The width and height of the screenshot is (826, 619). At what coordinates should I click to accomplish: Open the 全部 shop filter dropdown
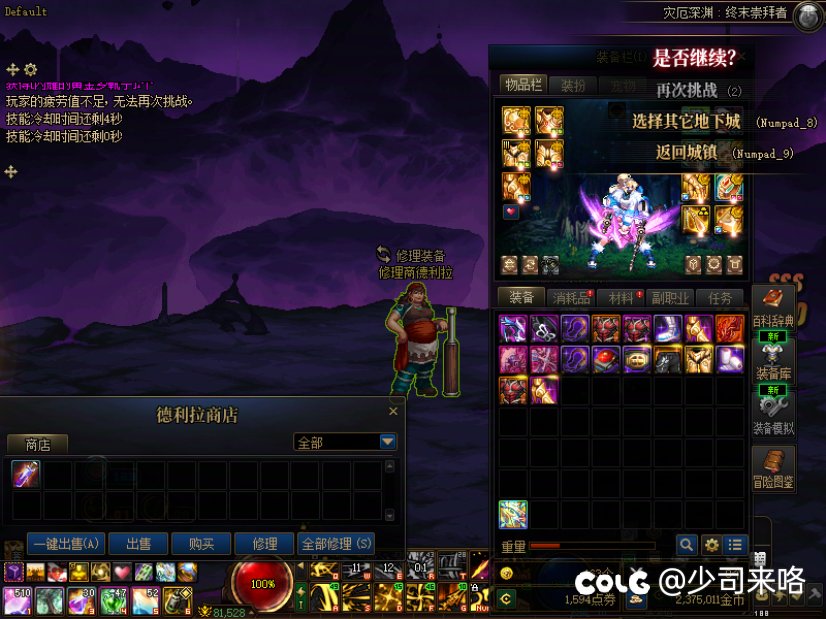(388, 442)
